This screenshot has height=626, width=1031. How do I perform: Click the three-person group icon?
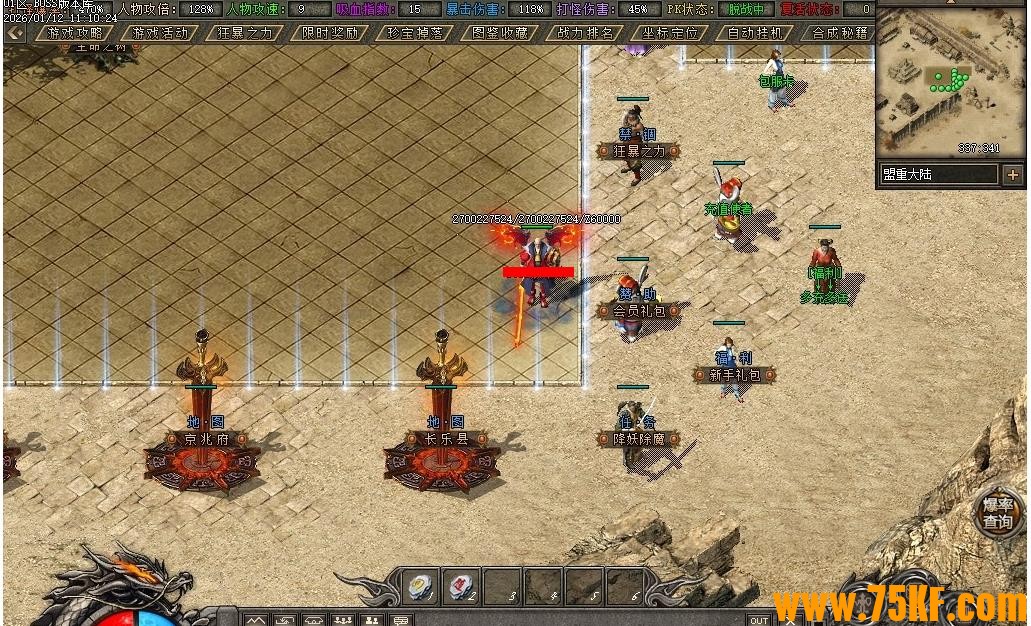(x=343, y=620)
